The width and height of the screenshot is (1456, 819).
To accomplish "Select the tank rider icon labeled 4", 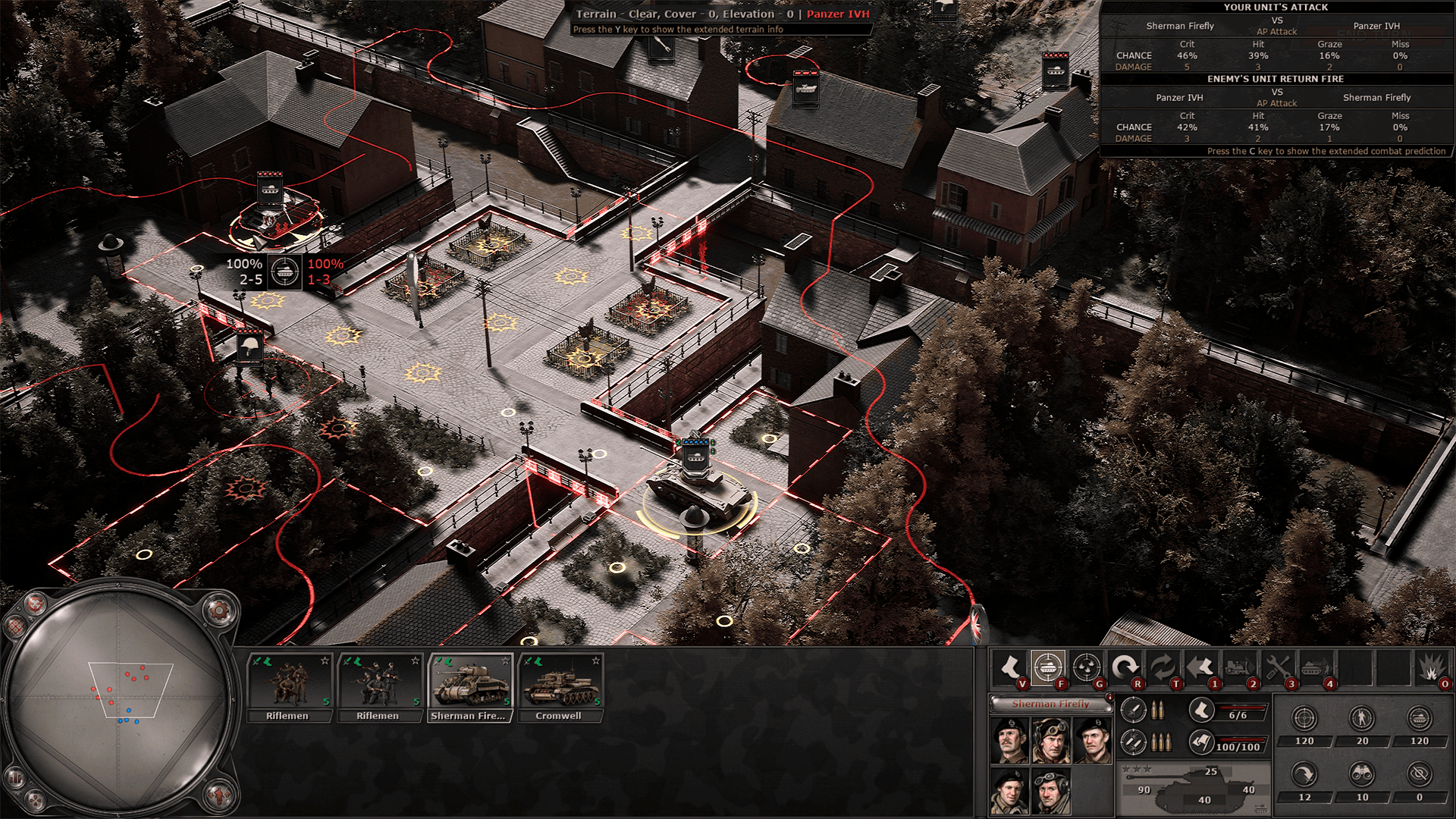I will [x=1316, y=666].
